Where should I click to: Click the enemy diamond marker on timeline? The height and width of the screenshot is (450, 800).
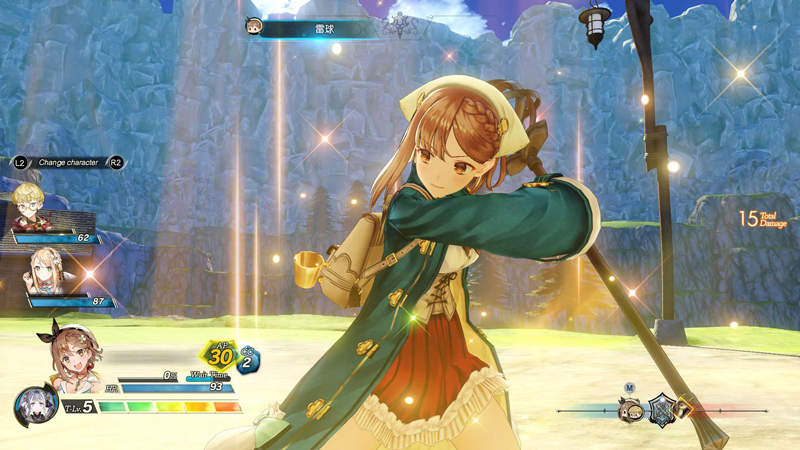coord(685,408)
